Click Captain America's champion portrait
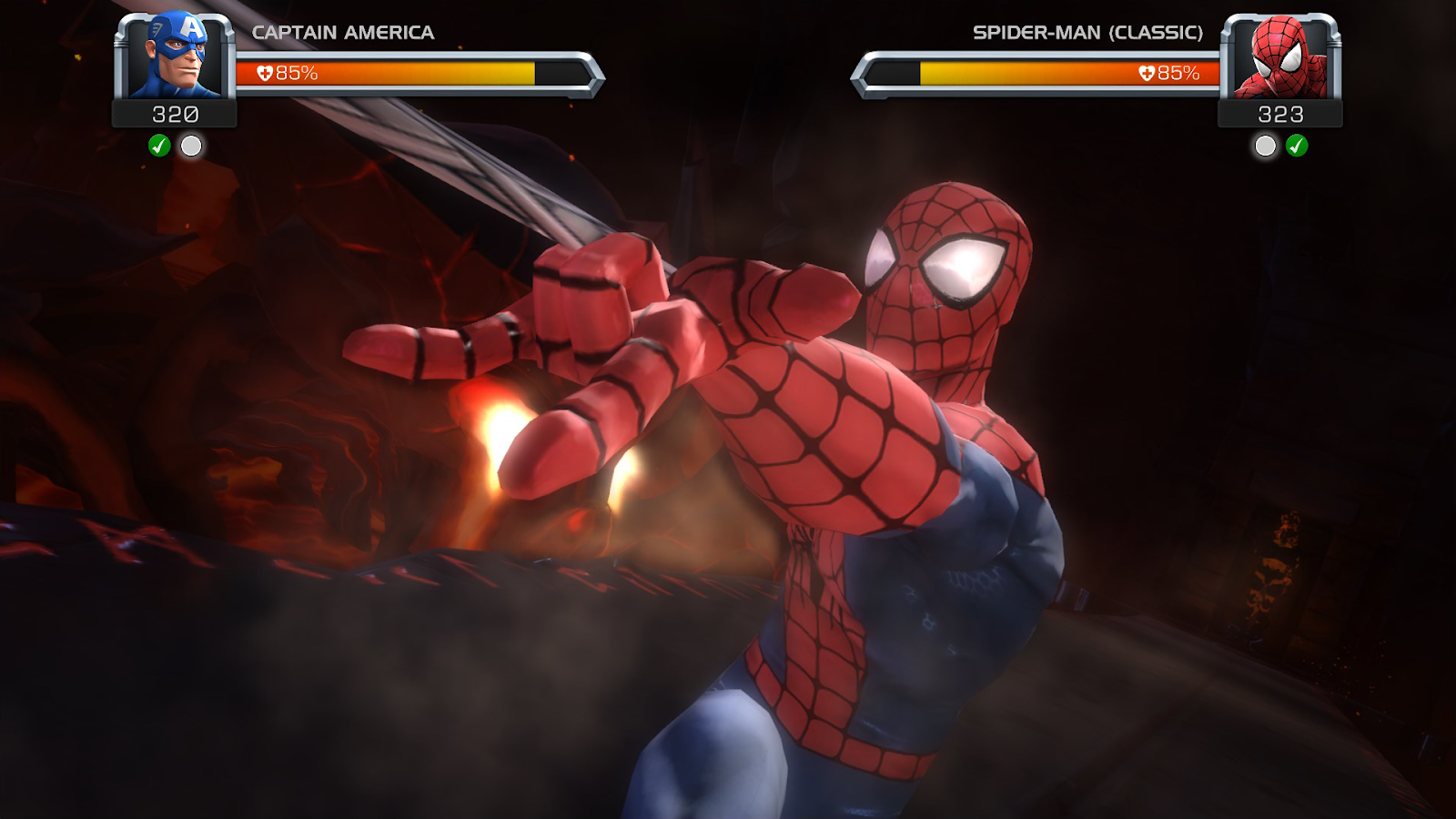The width and height of the screenshot is (1456, 819). [x=175, y=56]
